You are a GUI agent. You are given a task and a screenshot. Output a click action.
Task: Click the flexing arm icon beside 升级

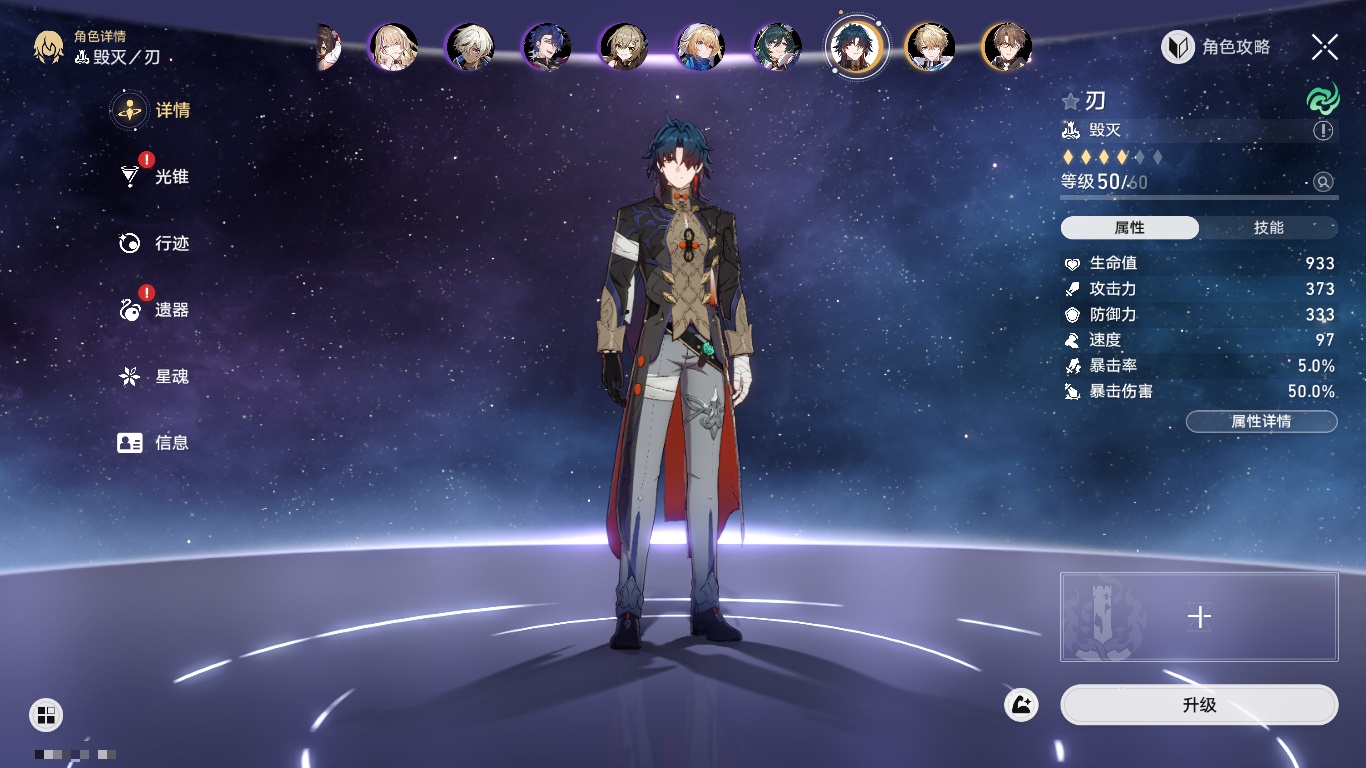click(x=1022, y=705)
